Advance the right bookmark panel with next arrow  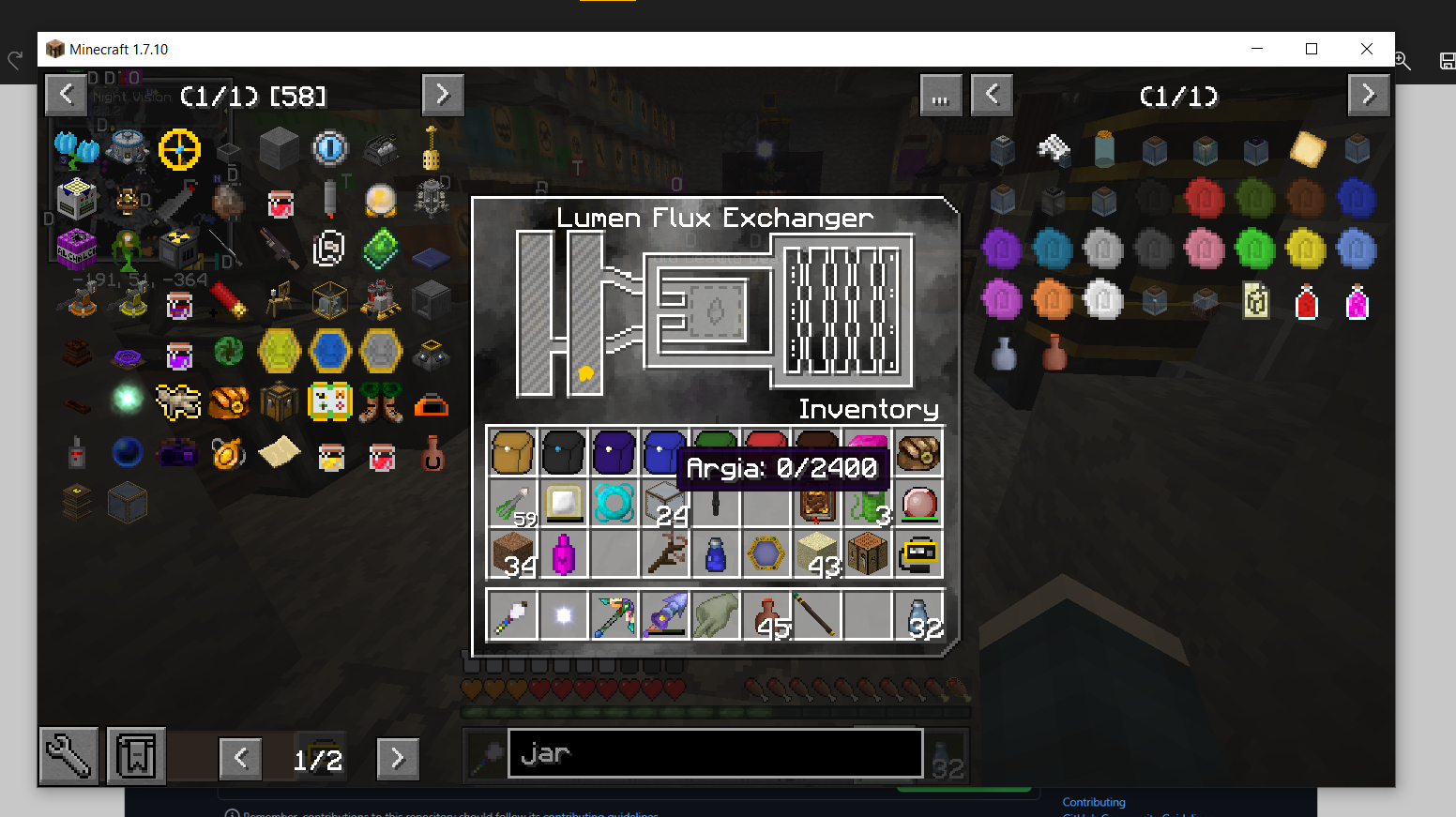pyautogui.click(x=1369, y=95)
